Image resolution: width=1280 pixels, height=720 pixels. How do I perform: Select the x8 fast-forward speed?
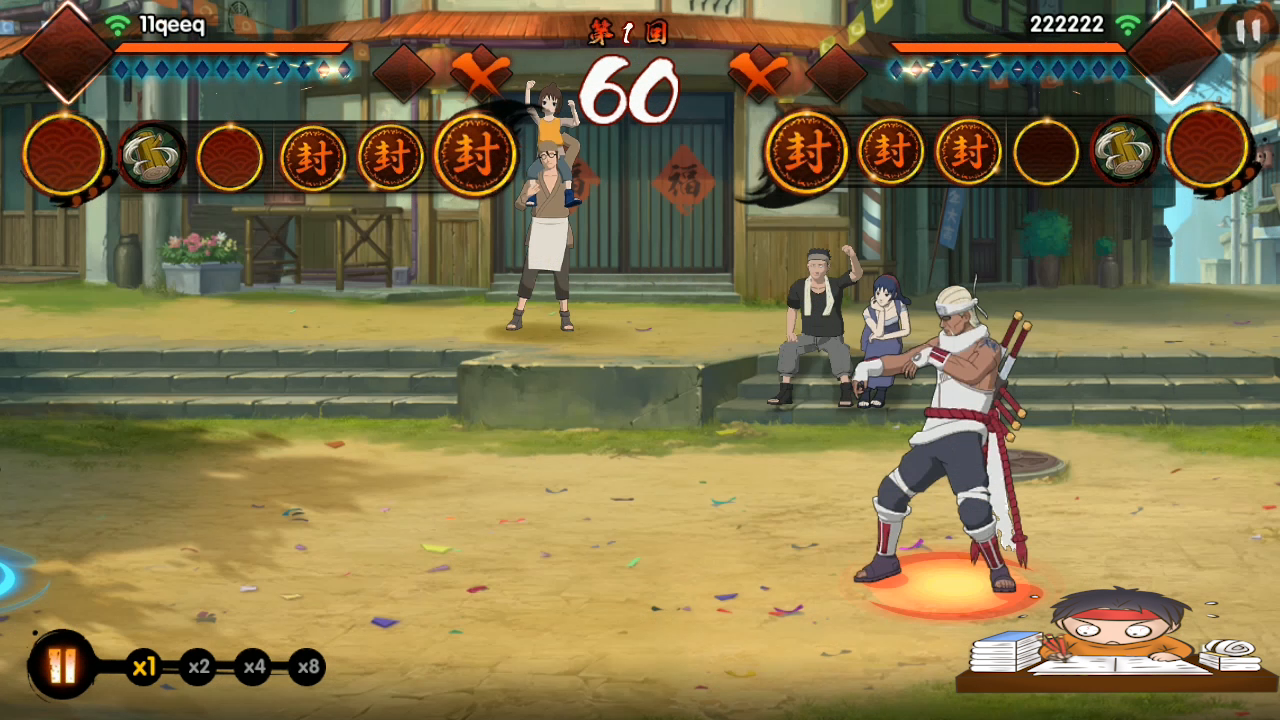(307, 667)
